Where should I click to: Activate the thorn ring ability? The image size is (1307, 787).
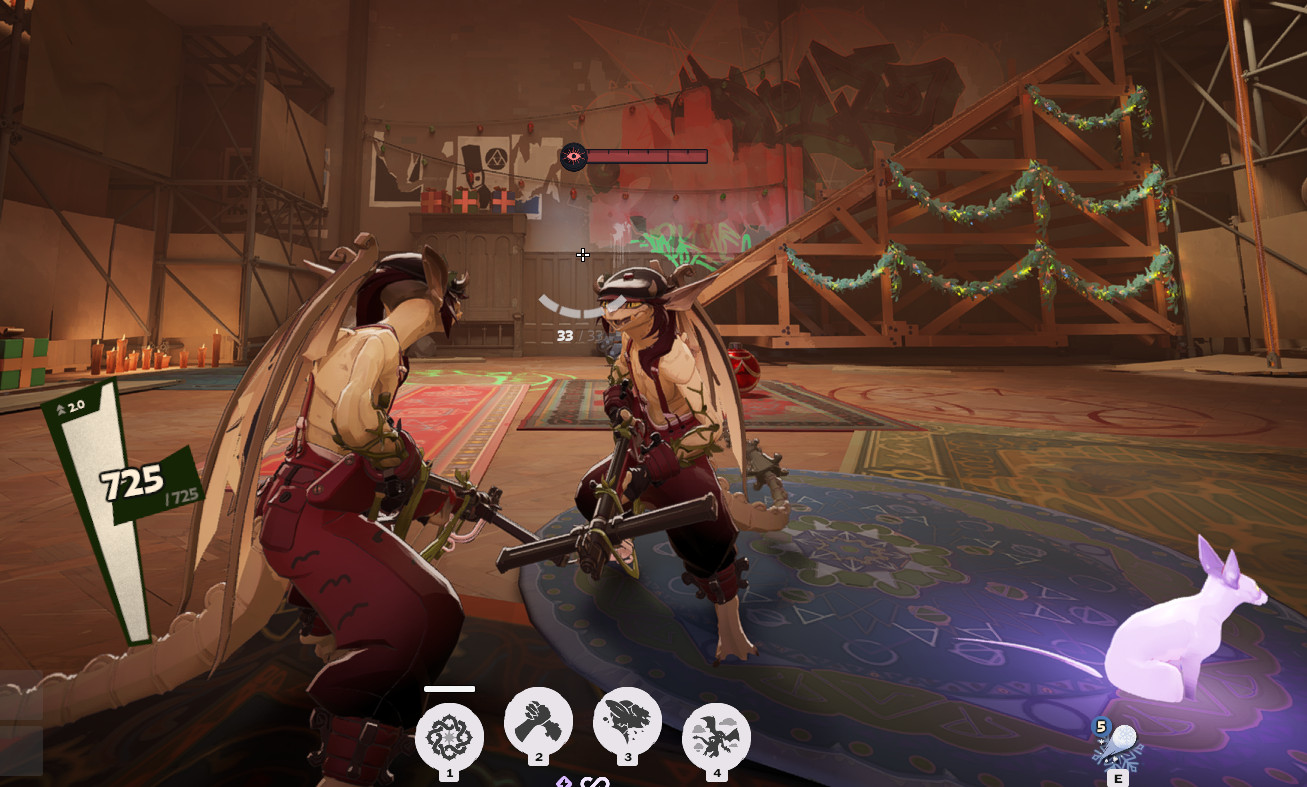pos(449,738)
